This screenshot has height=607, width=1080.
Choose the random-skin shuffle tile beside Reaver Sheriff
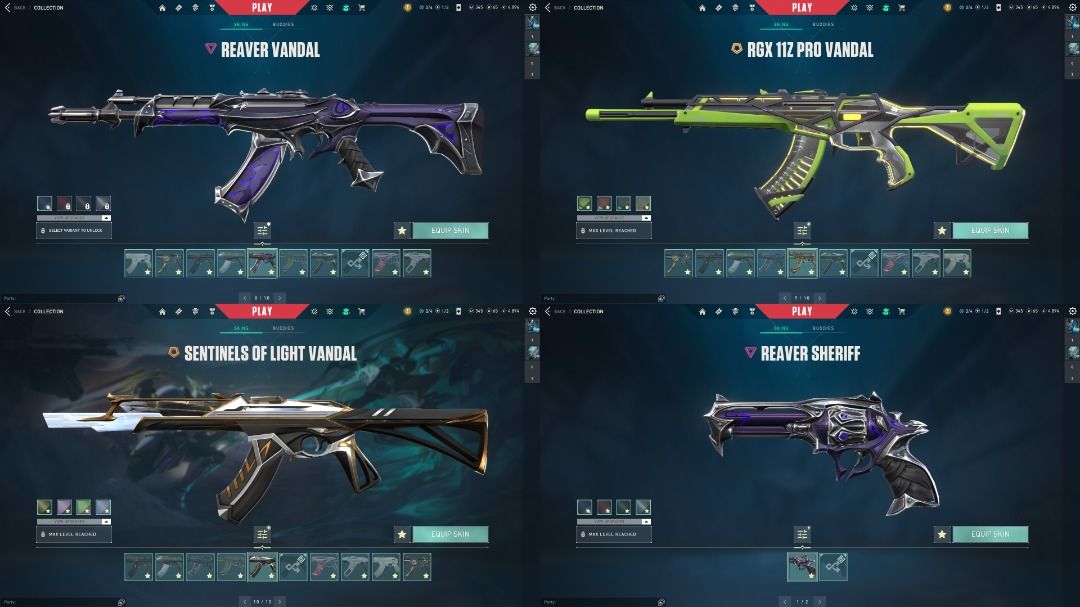click(x=833, y=567)
